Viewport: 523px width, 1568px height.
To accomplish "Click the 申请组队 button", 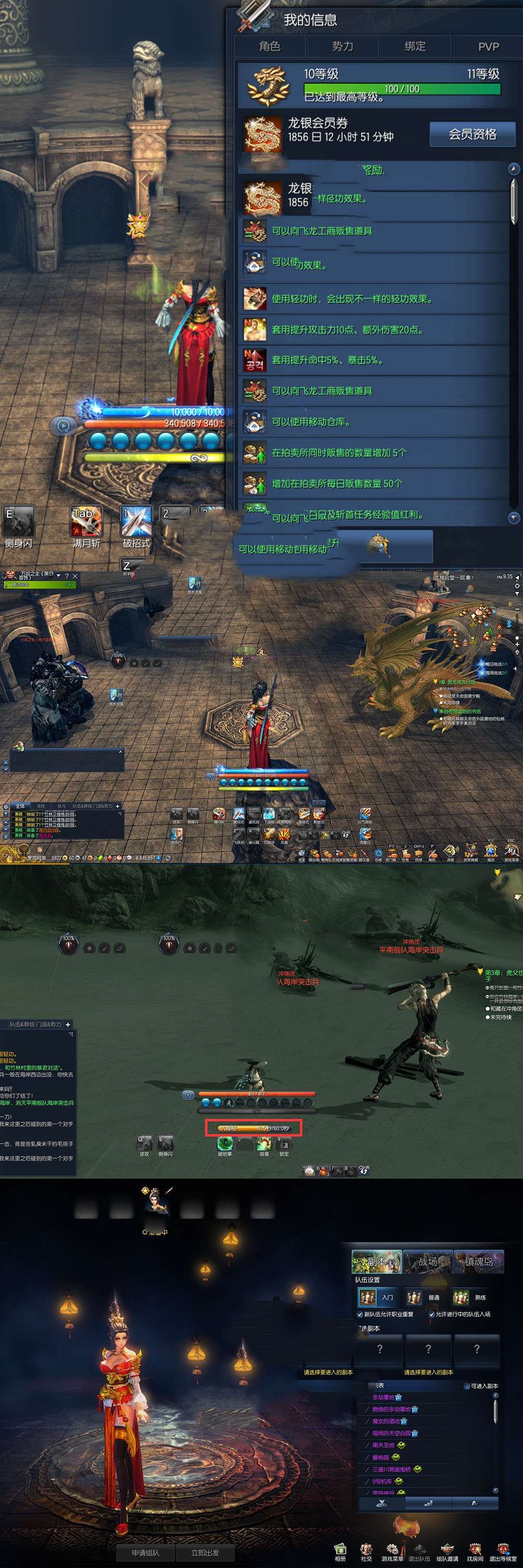I will point(145,1552).
